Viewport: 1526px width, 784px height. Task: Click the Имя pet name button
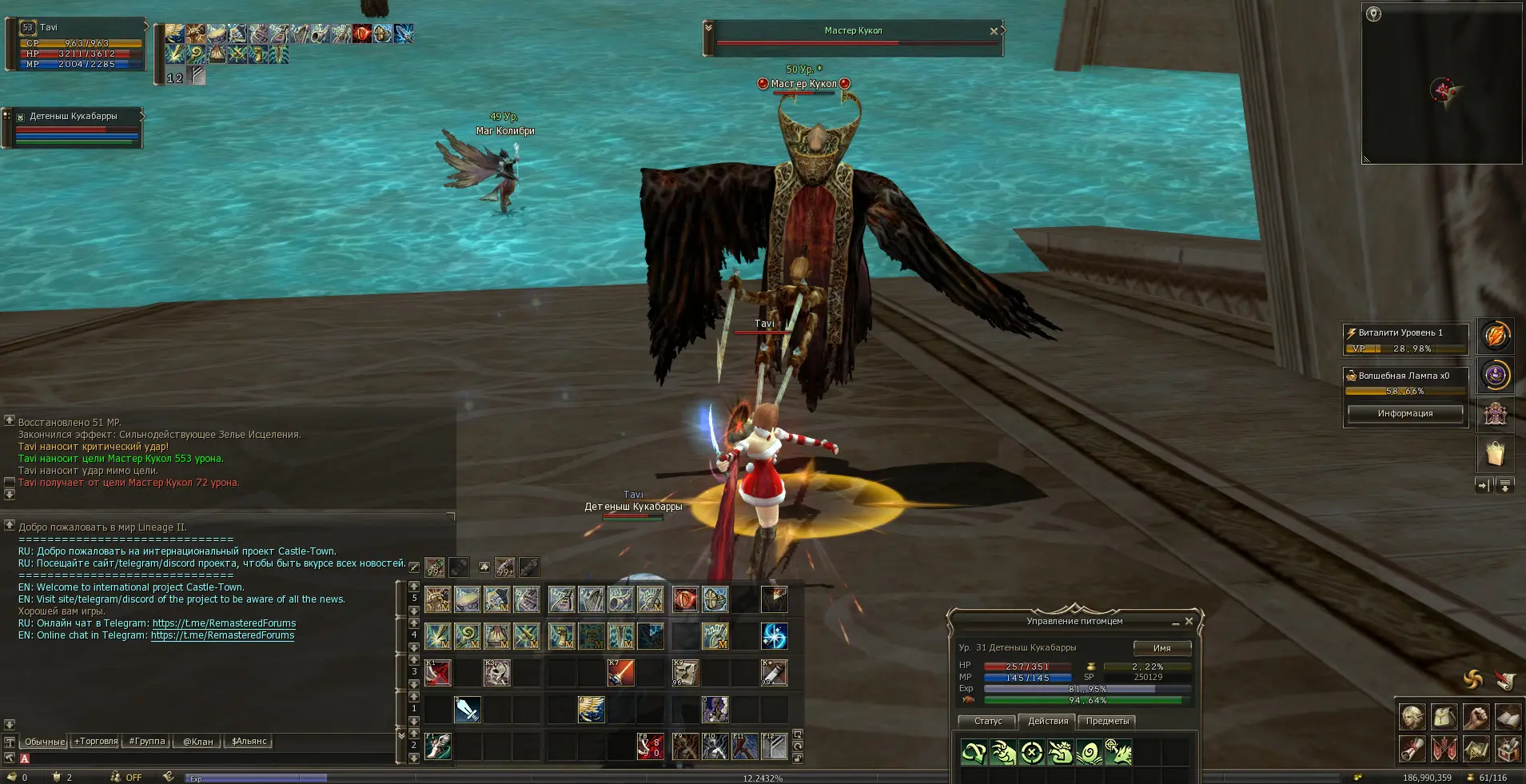click(1161, 648)
